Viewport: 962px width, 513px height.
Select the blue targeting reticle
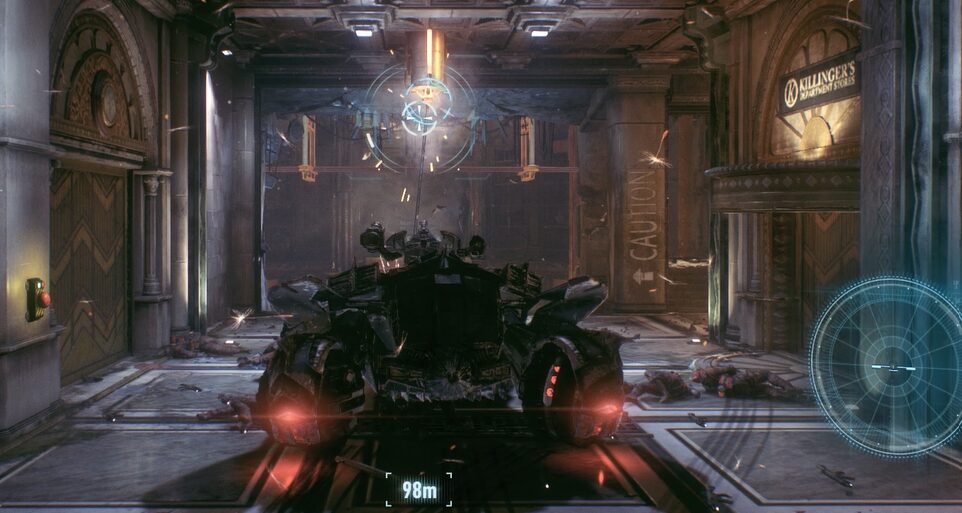pyautogui.click(x=421, y=114)
